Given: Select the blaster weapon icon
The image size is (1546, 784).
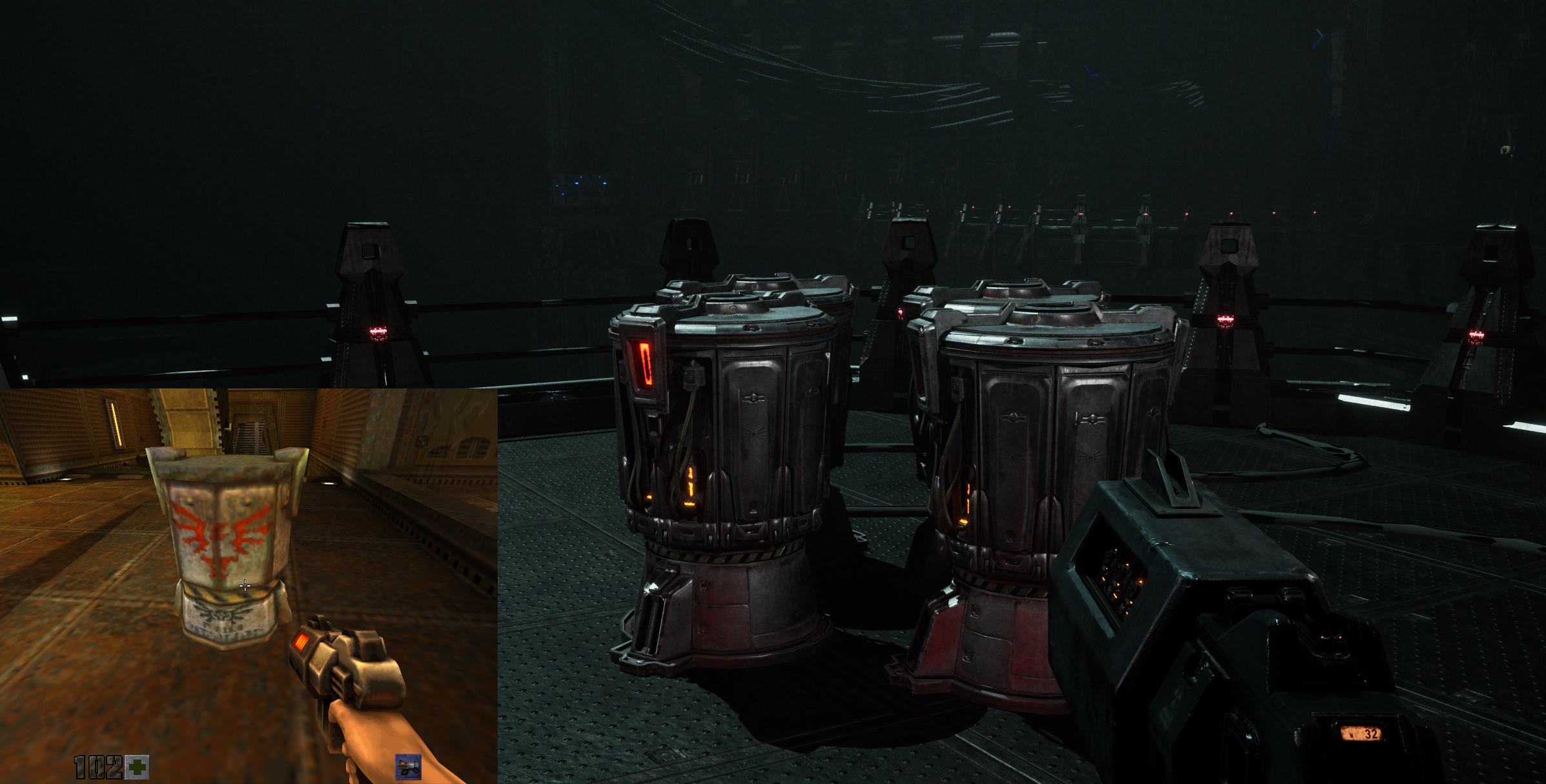Looking at the screenshot, I should (408, 767).
